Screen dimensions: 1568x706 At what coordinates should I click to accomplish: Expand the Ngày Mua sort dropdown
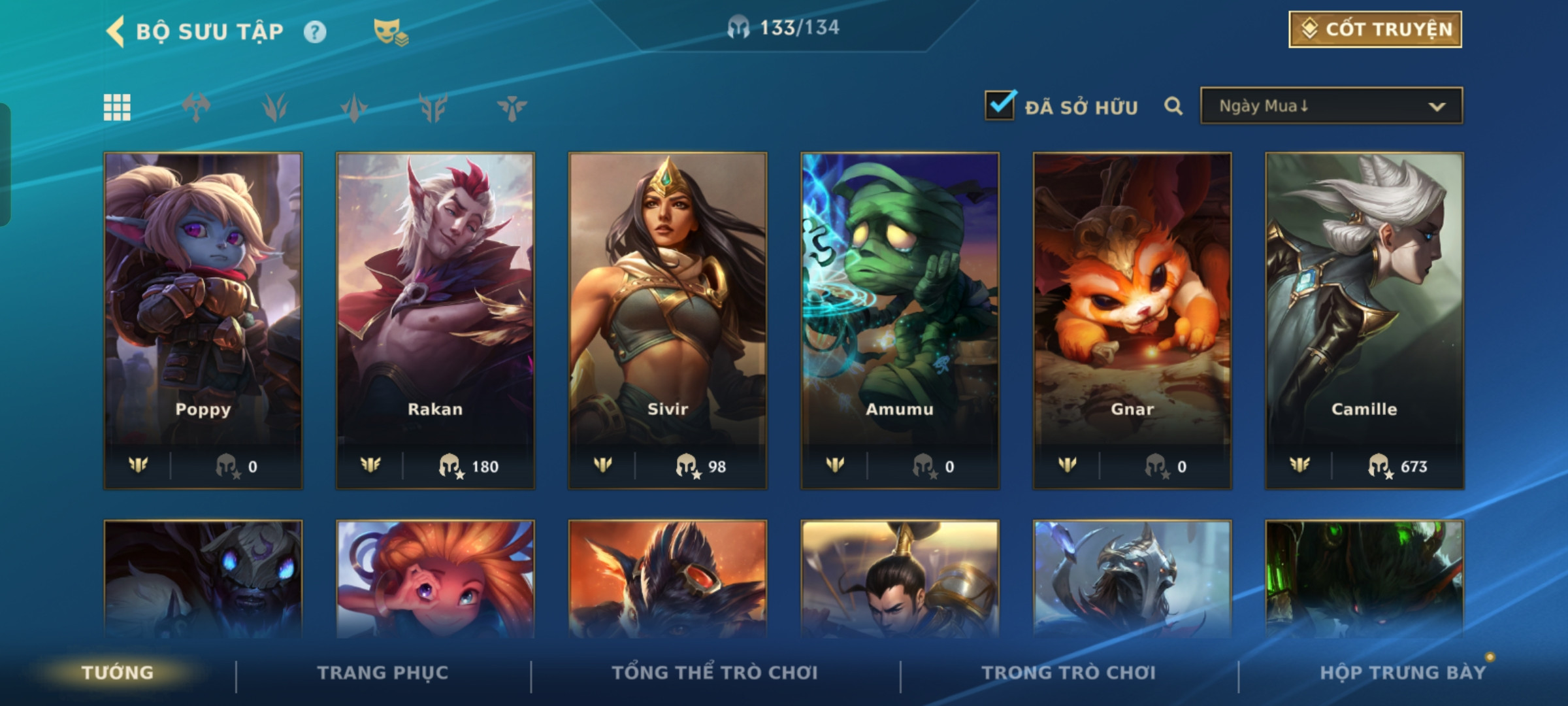click(1331, 106)
